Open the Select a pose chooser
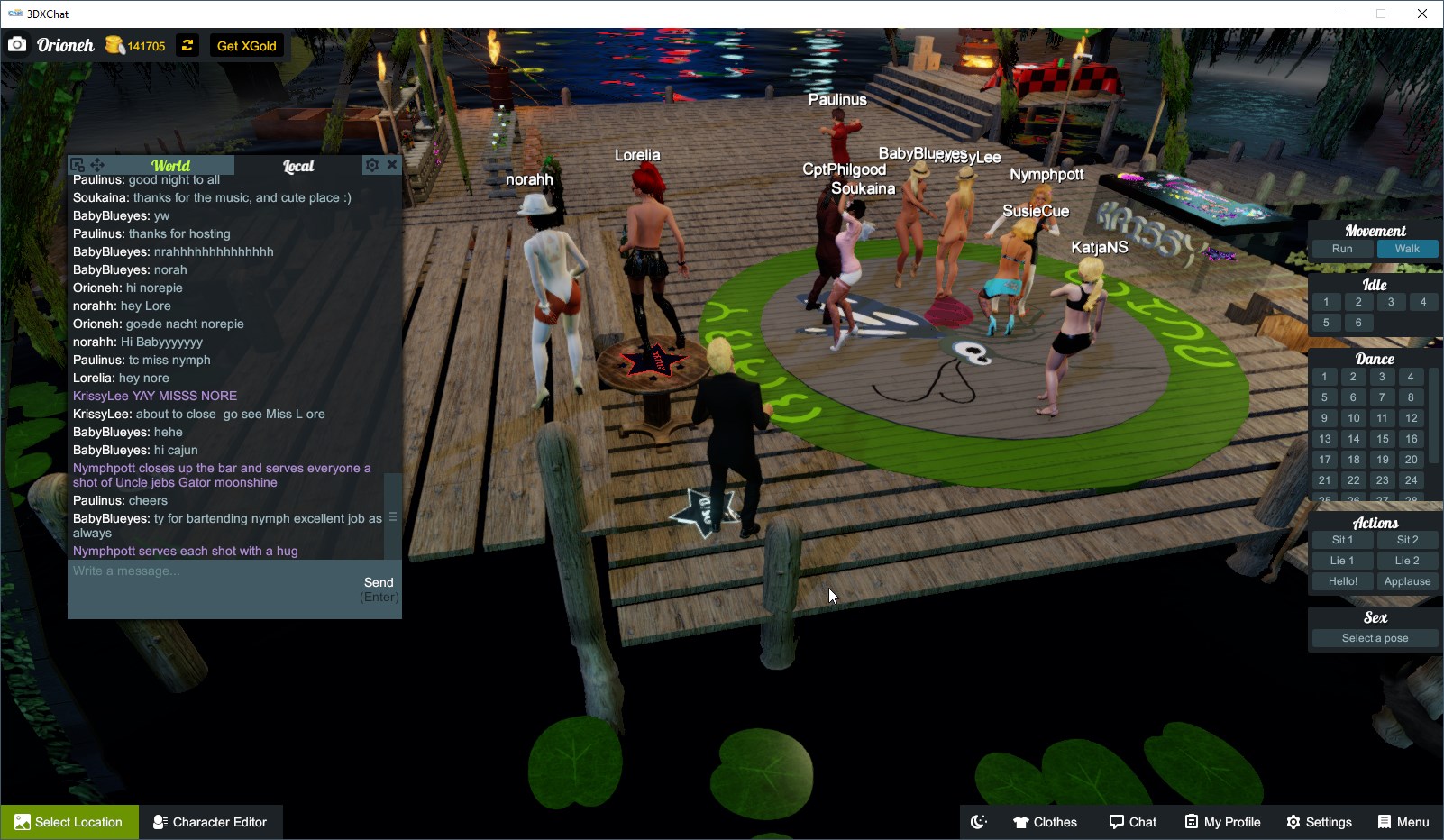Screen dimensions: 1444x840 pyautogui.click(x=1374, y=637)
